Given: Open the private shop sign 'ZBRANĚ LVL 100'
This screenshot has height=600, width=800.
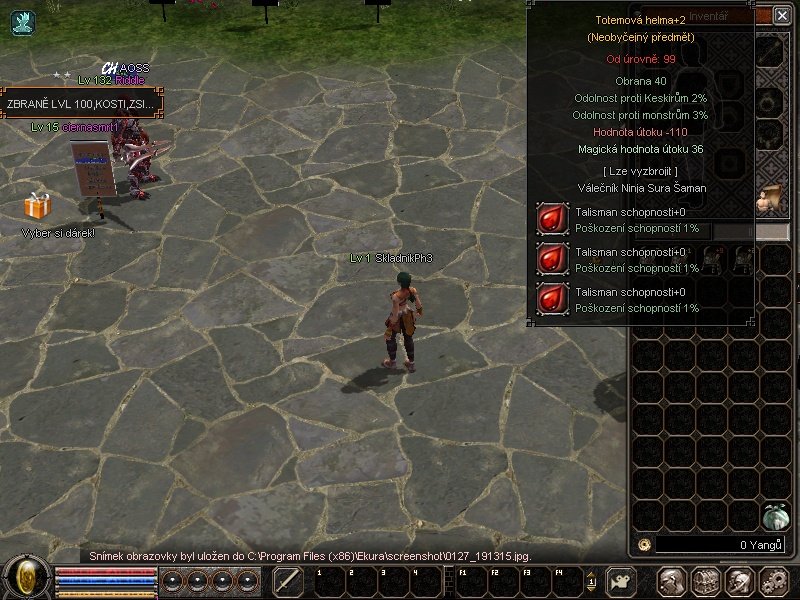Looking at the screenshot, I should tap(82, 104).
